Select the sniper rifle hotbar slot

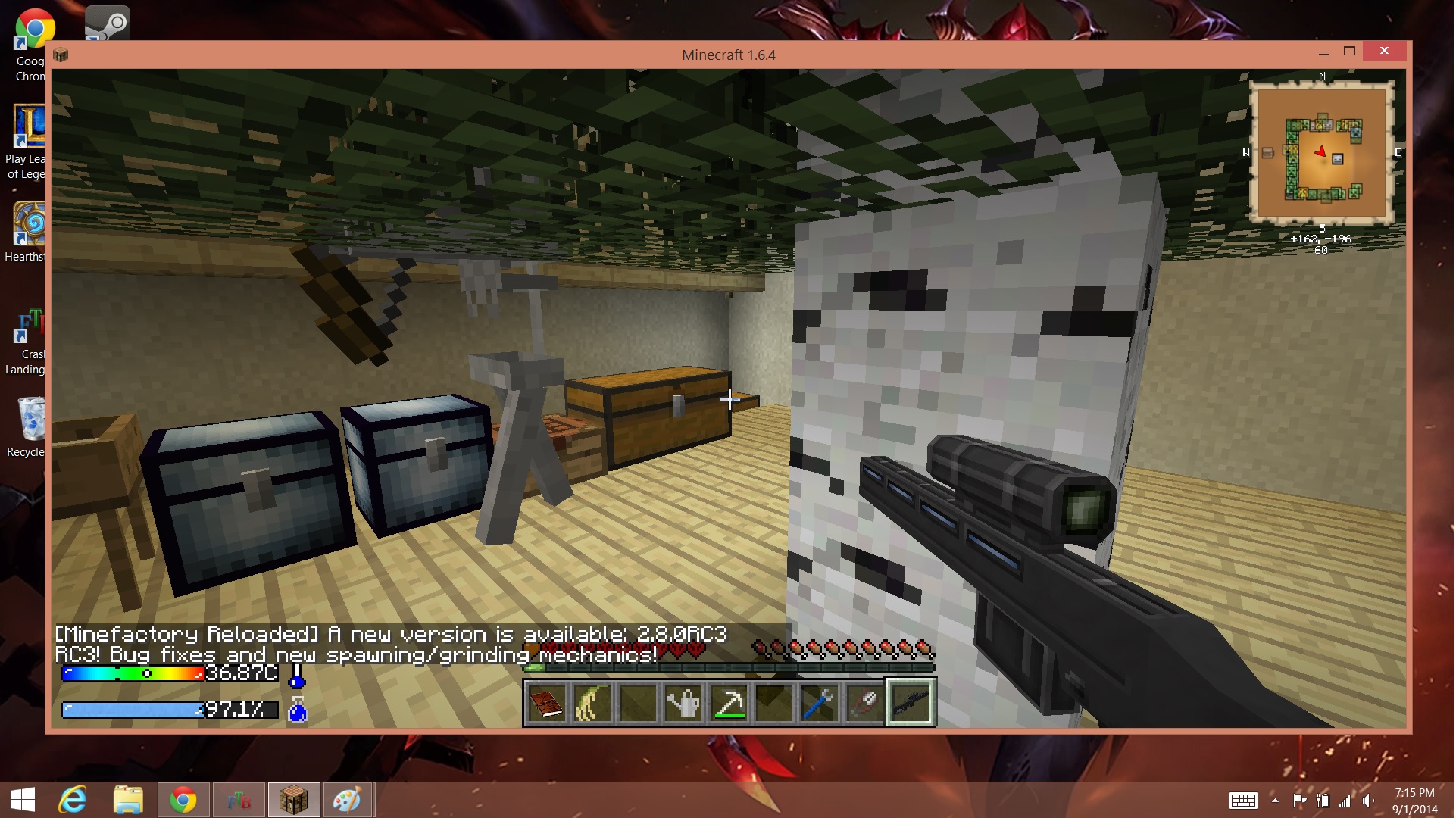coord(910,704)
